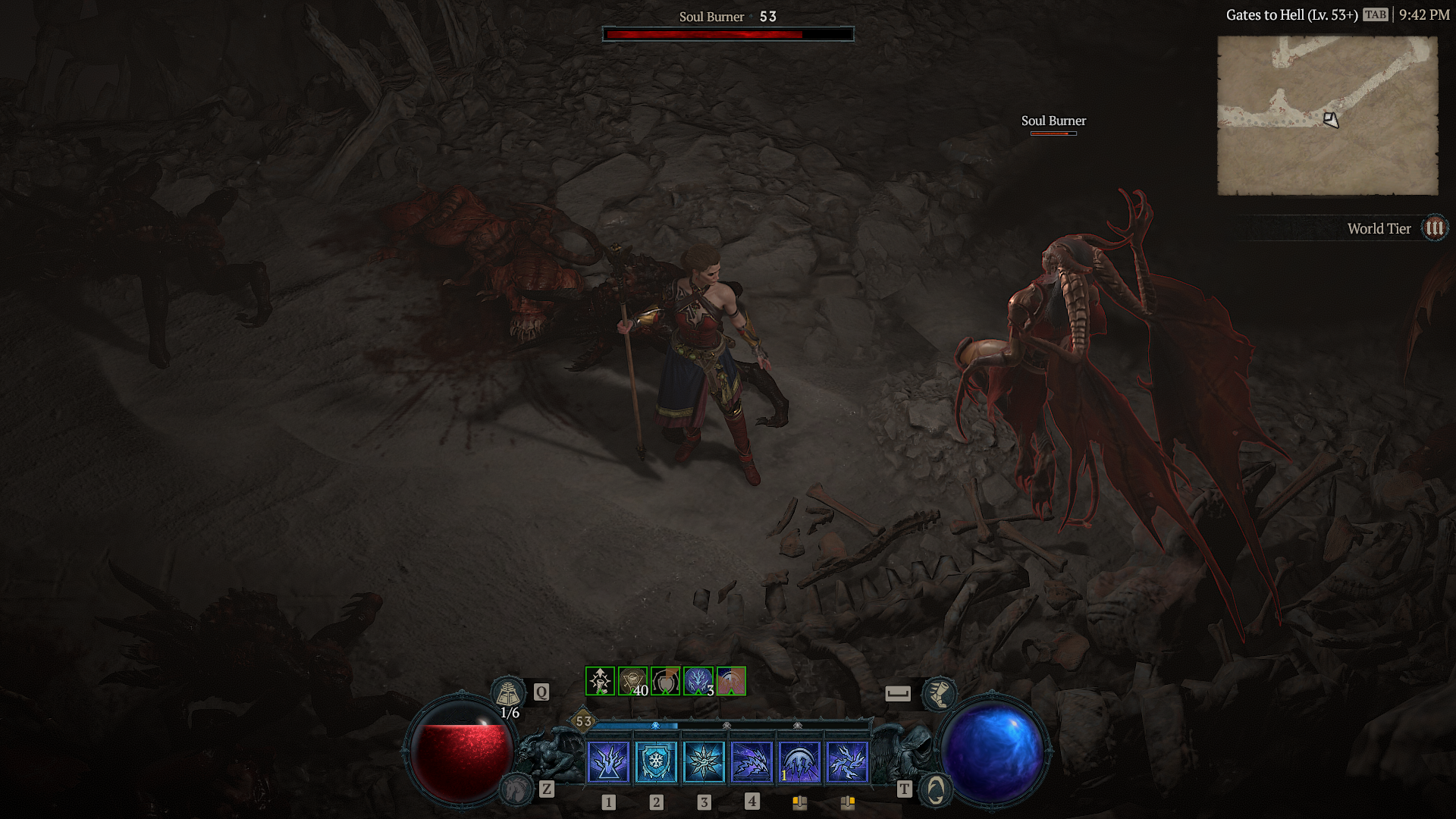
Task: Activate the lightning dome skill showing 1
Action: [799, 761]
